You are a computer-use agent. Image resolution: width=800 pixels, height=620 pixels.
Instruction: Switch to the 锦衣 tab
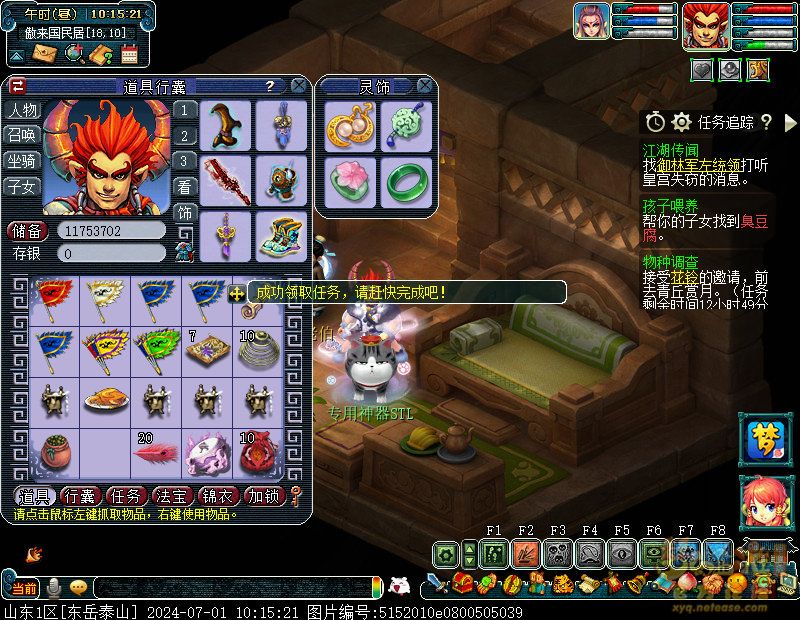coord(219,496)
